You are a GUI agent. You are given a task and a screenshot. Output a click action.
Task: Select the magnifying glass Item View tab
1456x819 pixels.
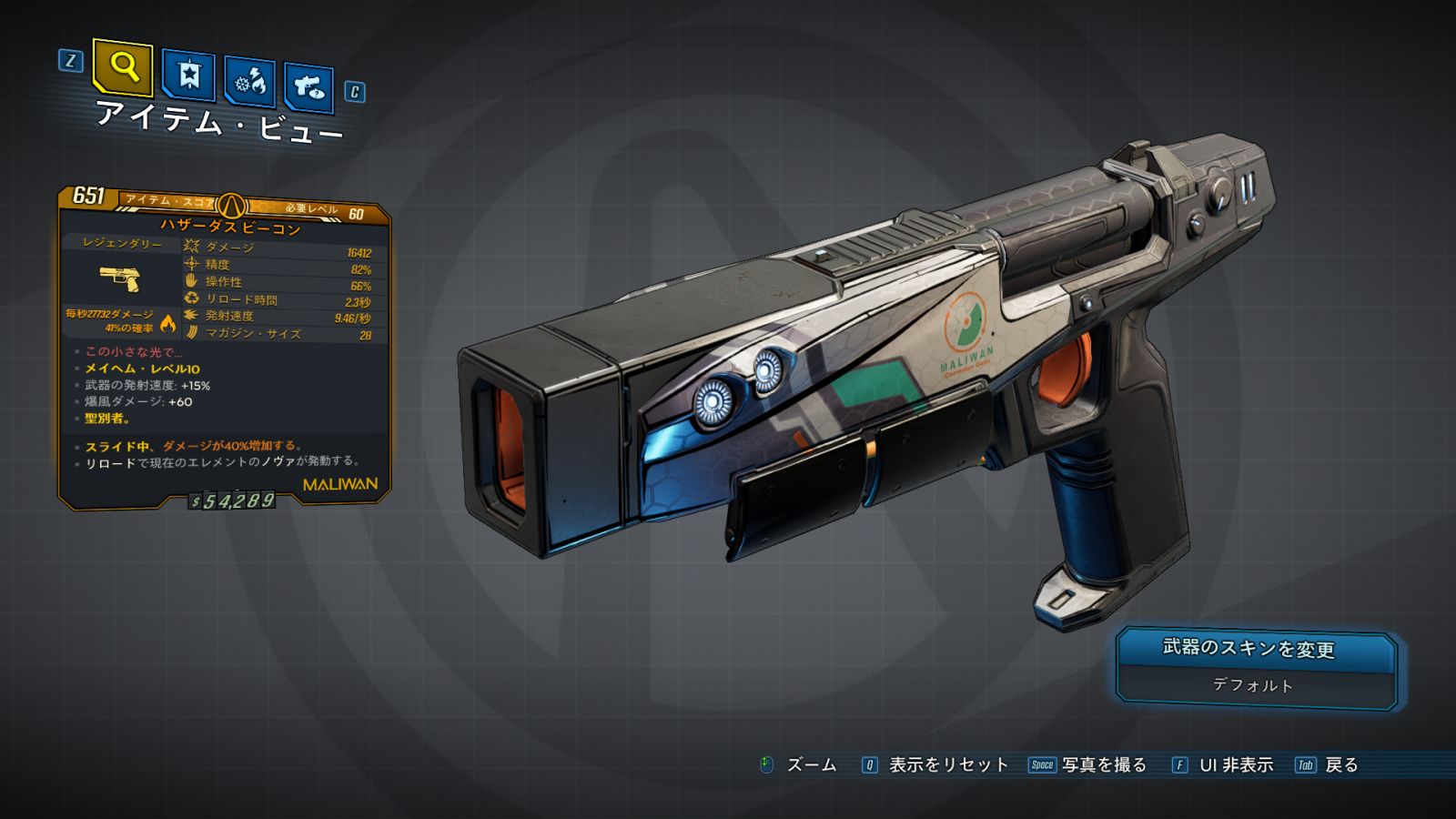[x=123, y=66]
